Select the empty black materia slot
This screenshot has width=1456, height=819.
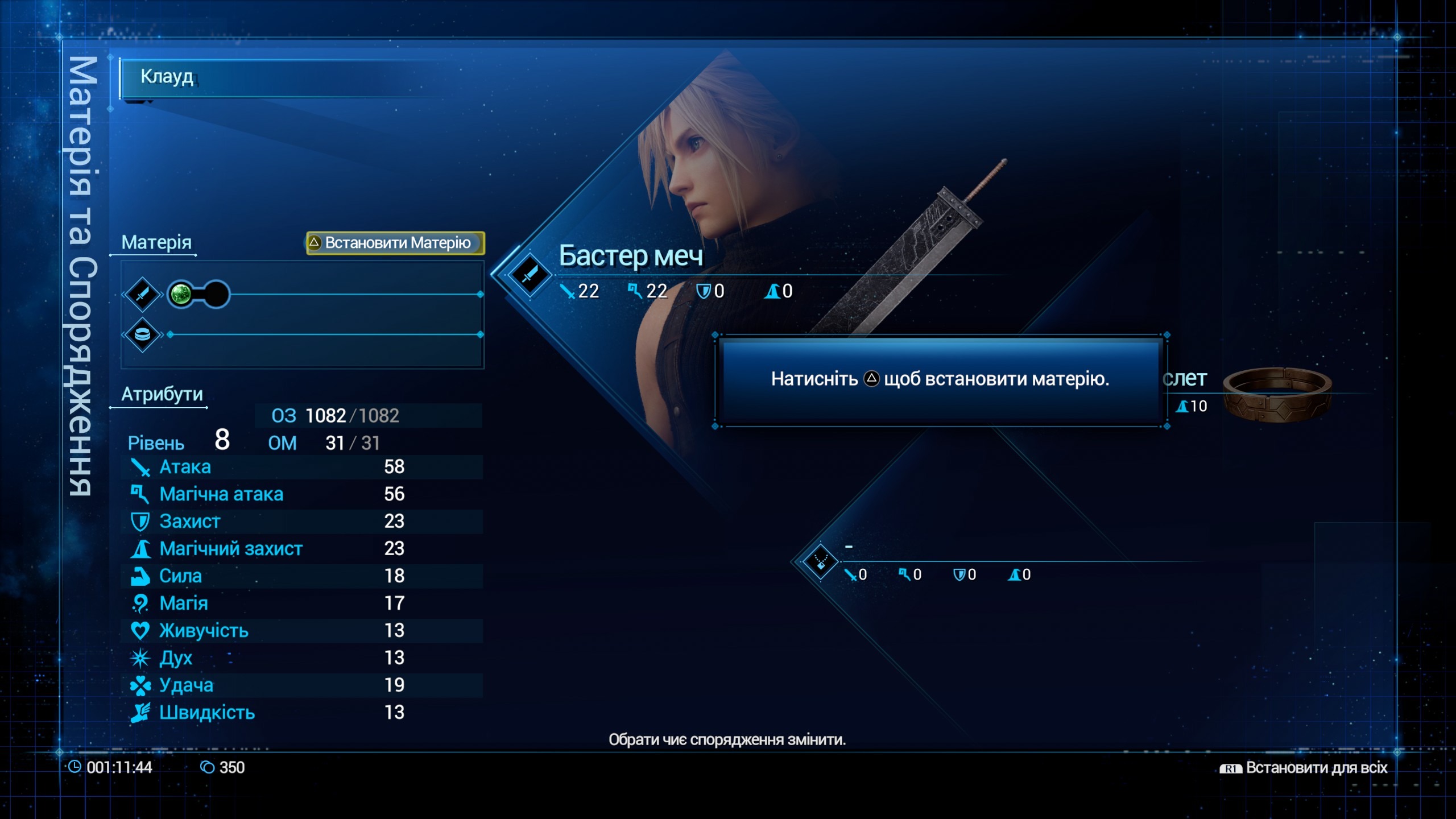point(216,294)
